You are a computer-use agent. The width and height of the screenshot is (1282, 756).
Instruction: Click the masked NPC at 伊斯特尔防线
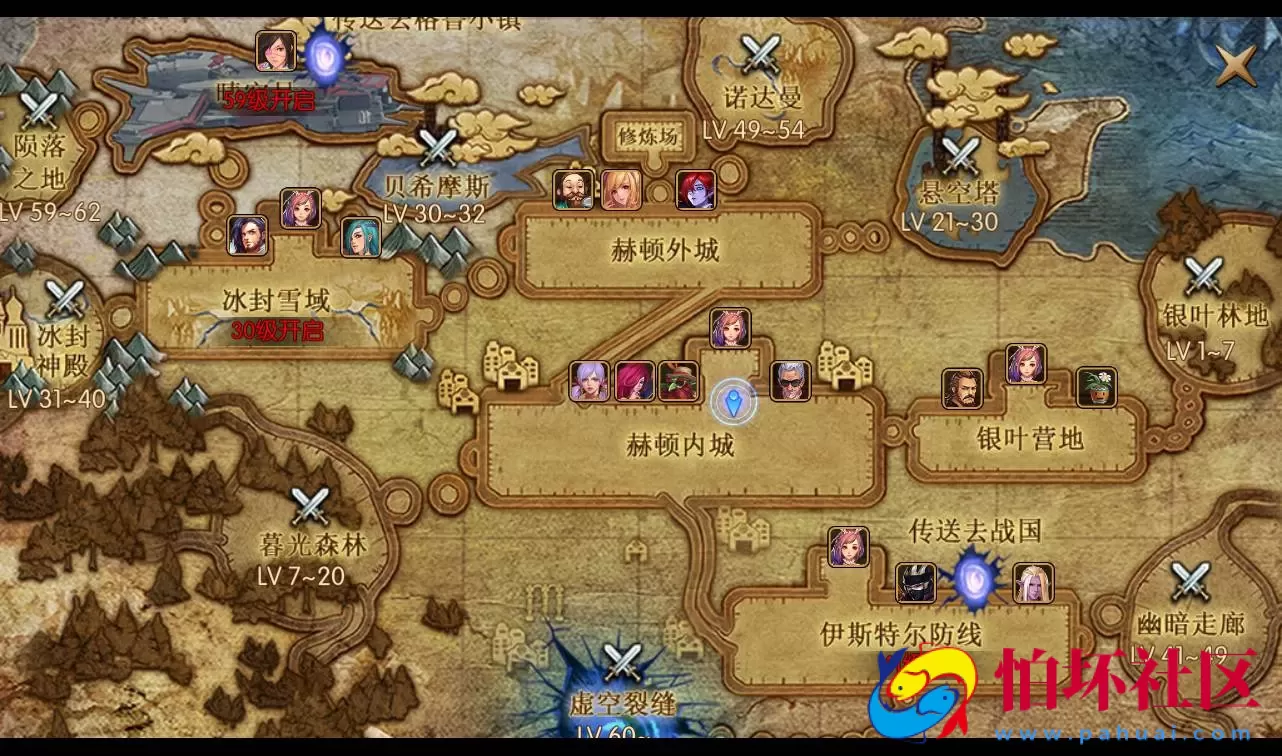coord(916,582)
